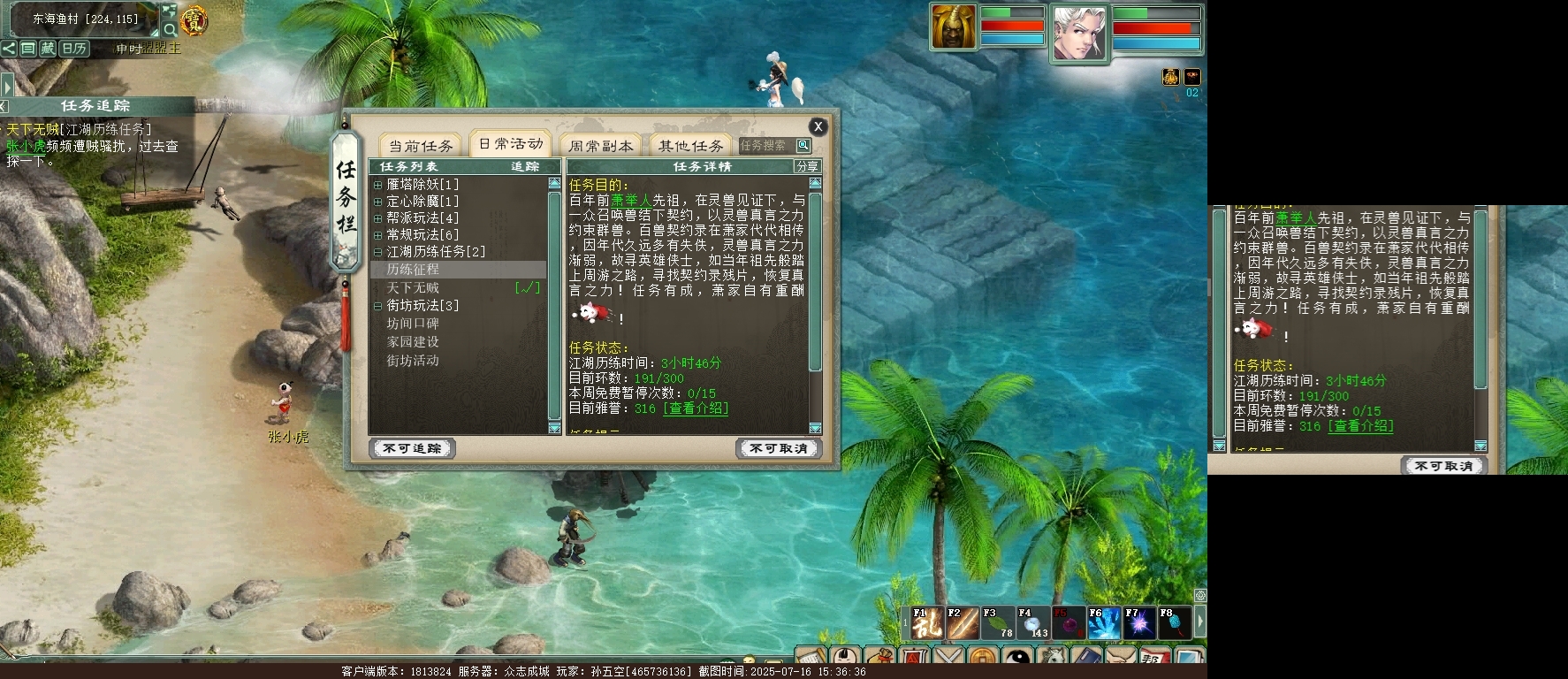
Task: Click the 不可追踪 button
Action: pyautogui.click(x=412, y=448)
